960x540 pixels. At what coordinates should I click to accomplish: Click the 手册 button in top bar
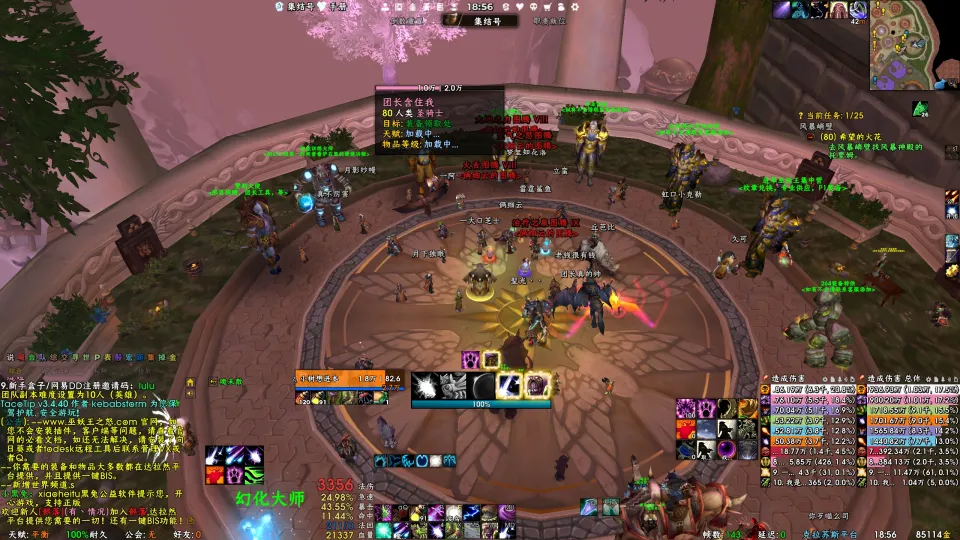[337, 6]
